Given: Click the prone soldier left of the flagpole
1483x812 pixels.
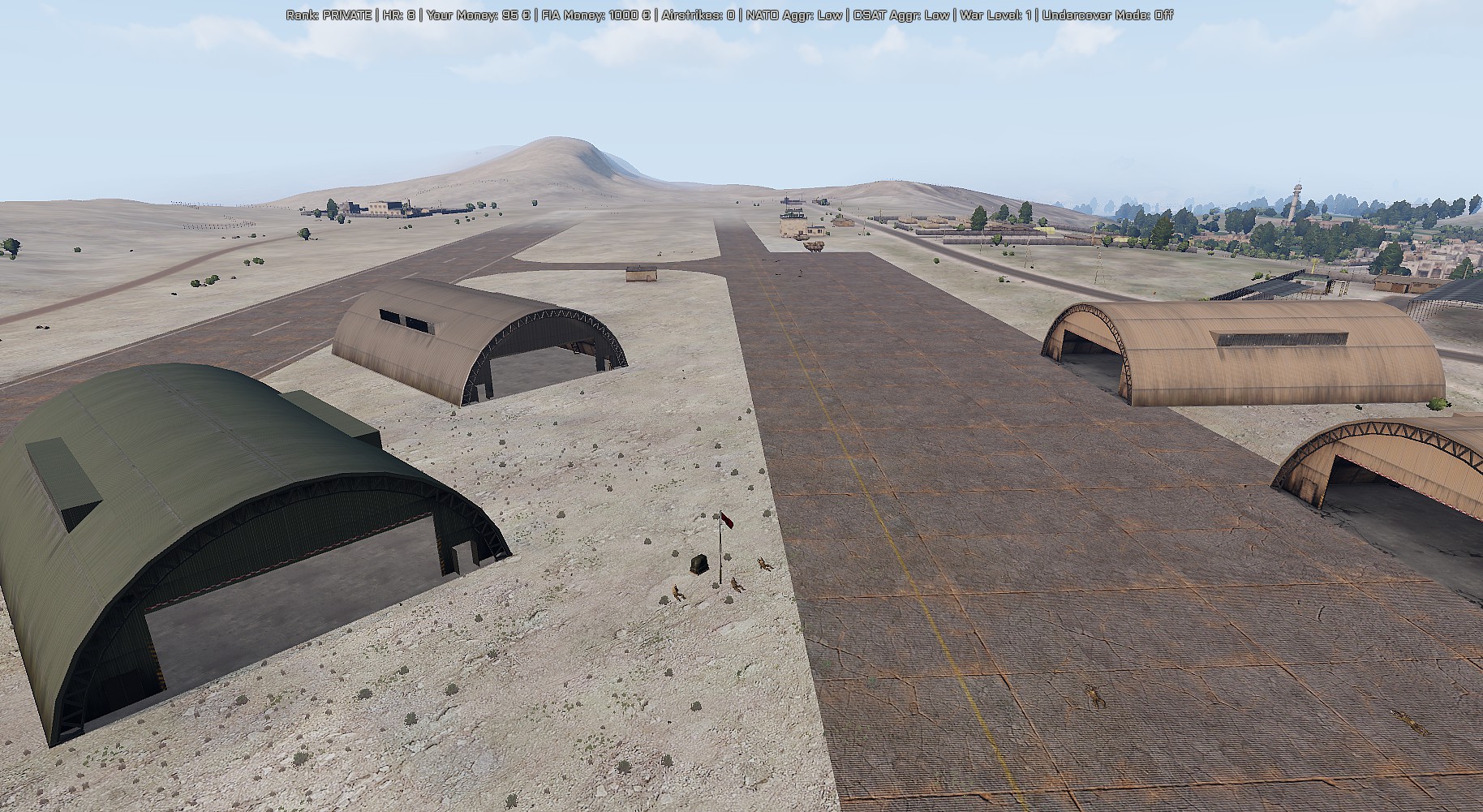Looking at the screenshot, I should tap(678, 592).
